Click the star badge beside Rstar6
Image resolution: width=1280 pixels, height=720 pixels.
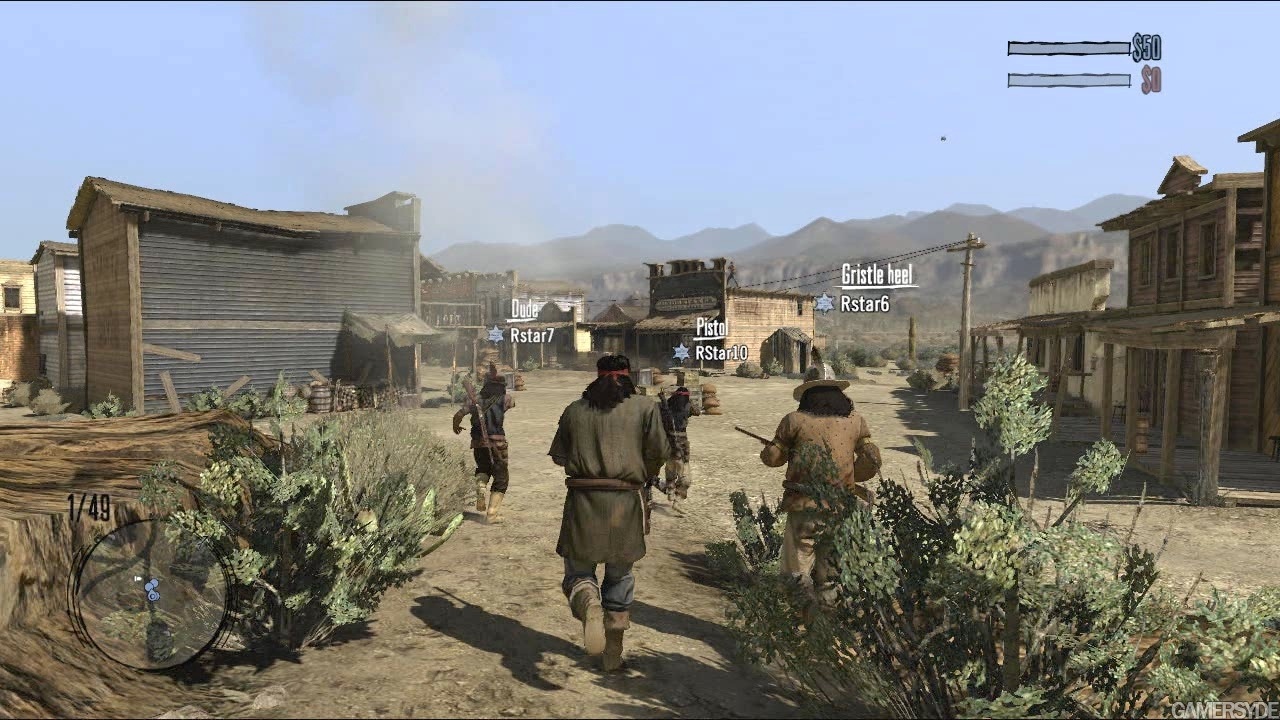pos(824,303)
